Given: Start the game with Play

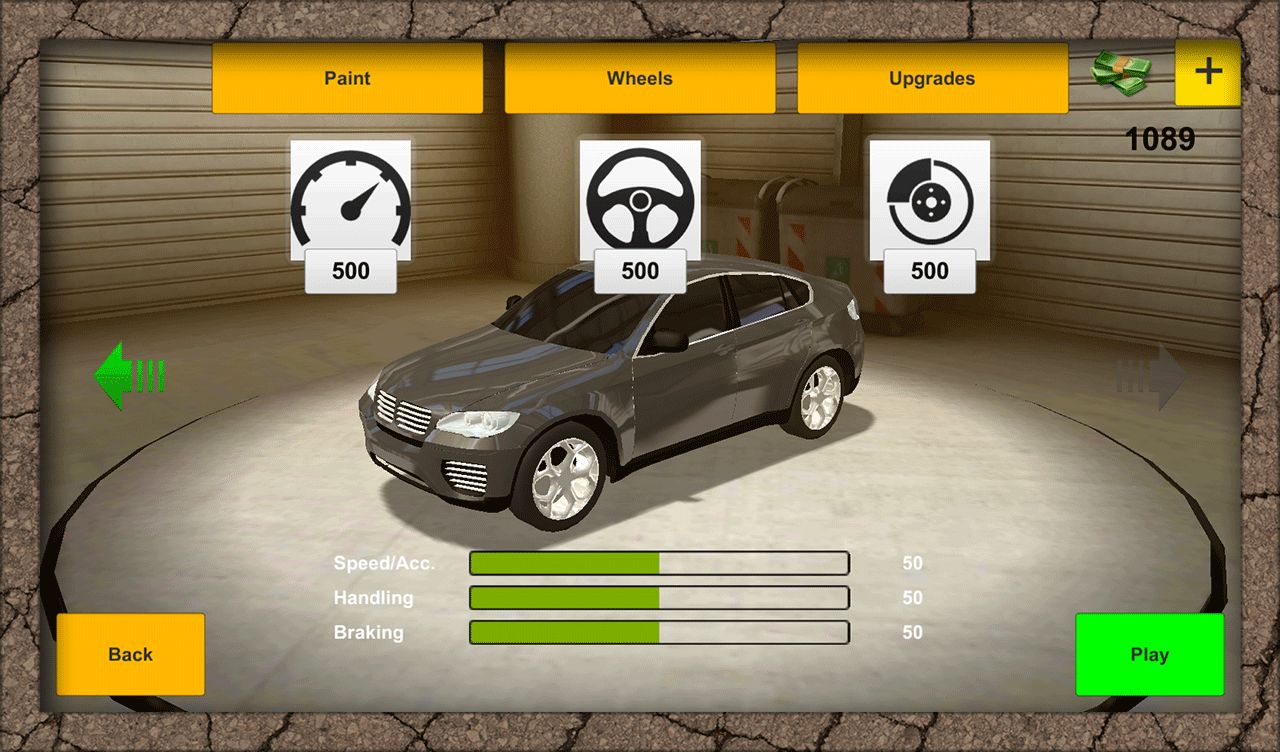Looking at the screenshot, I should (1149, 654).
